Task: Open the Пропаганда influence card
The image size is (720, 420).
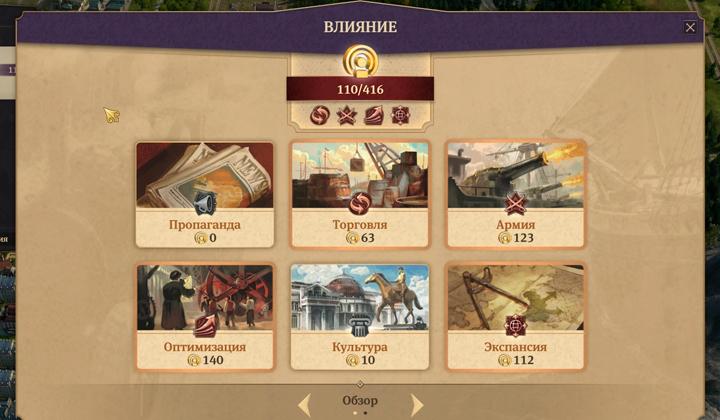Action: tap(205, 194)
